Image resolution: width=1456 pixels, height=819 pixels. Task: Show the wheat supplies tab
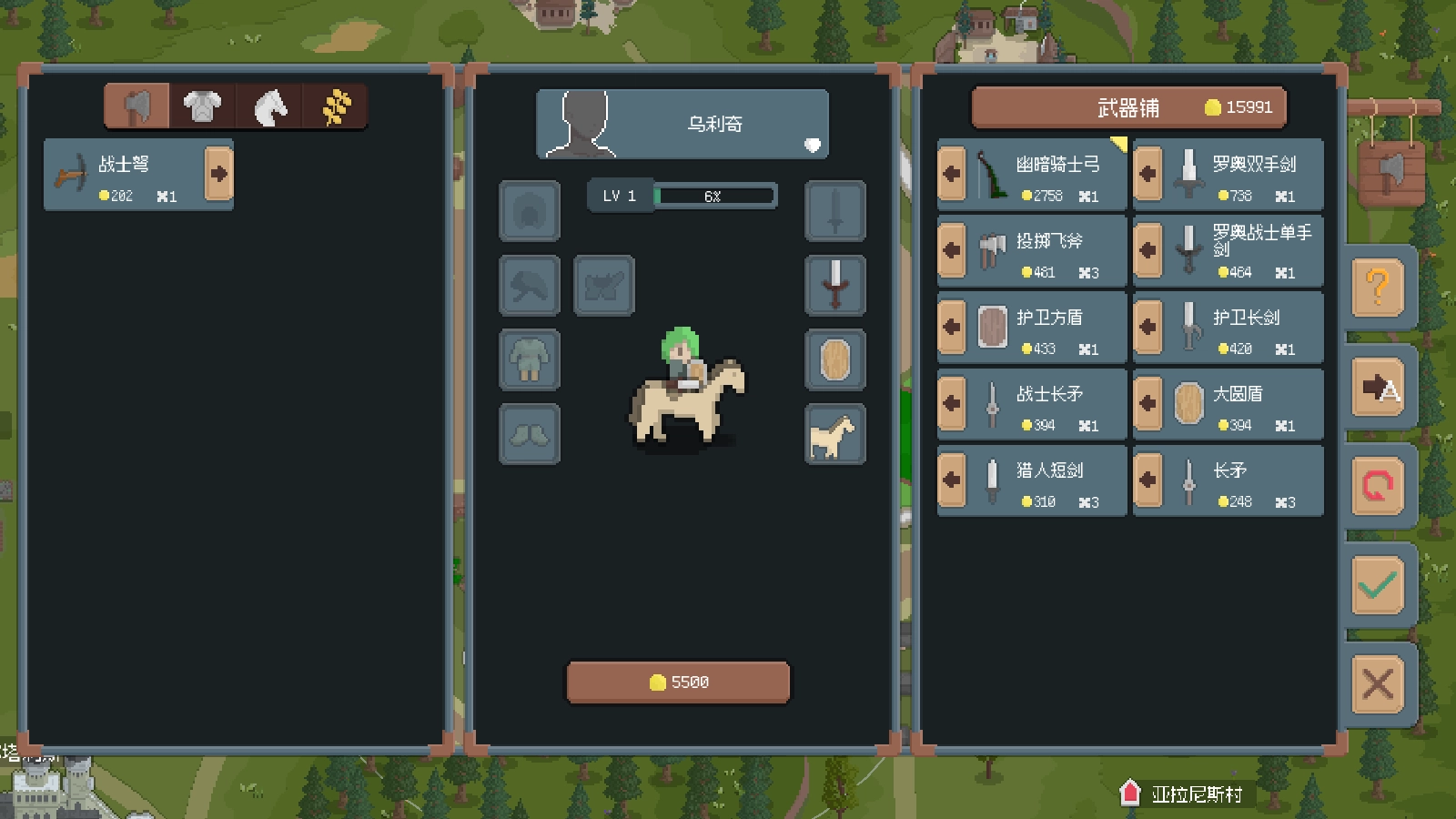tap(336, 106)
